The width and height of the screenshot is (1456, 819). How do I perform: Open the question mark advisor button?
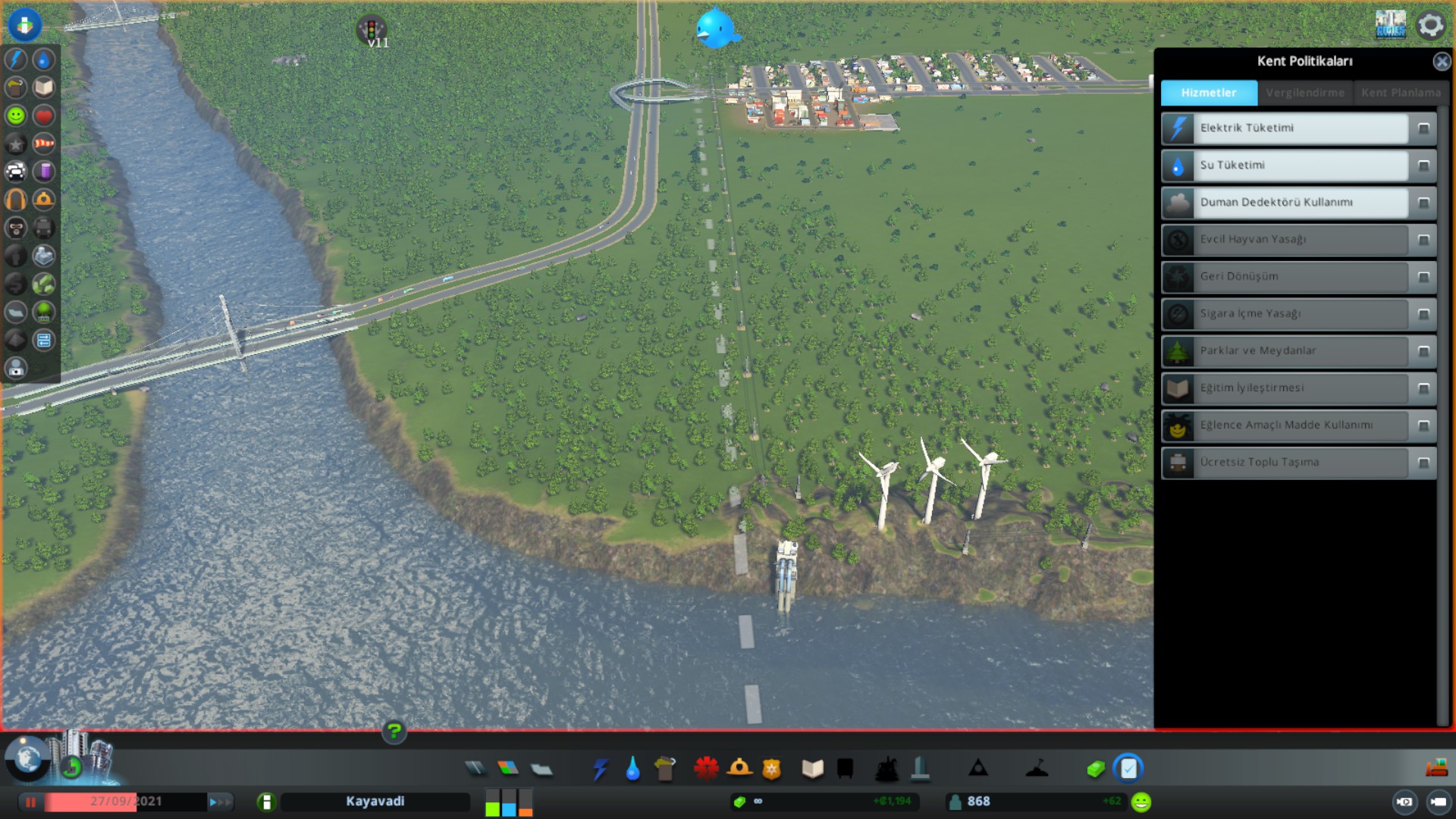click(394, 732)
